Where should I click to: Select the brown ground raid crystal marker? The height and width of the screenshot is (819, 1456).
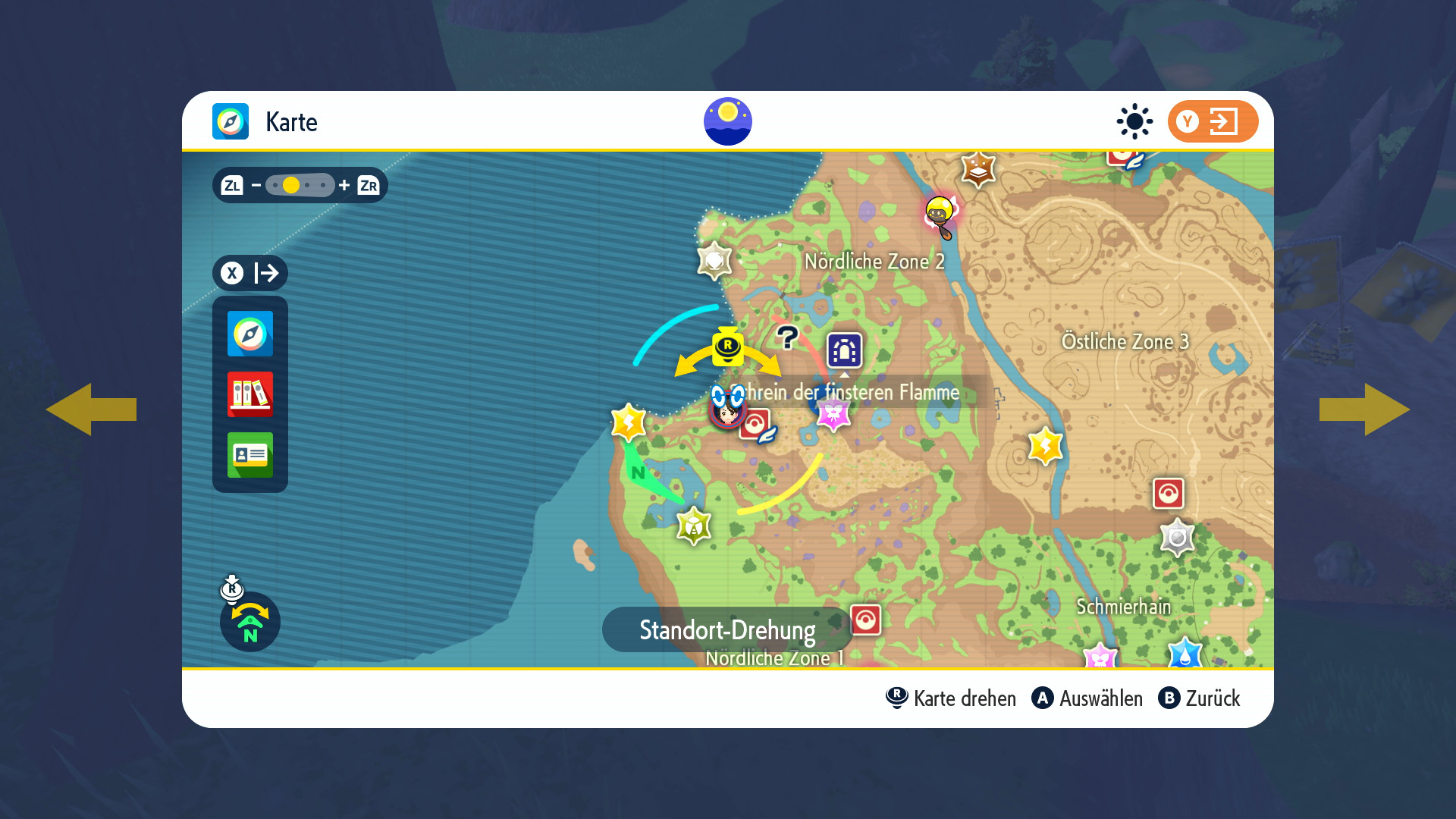978,169
